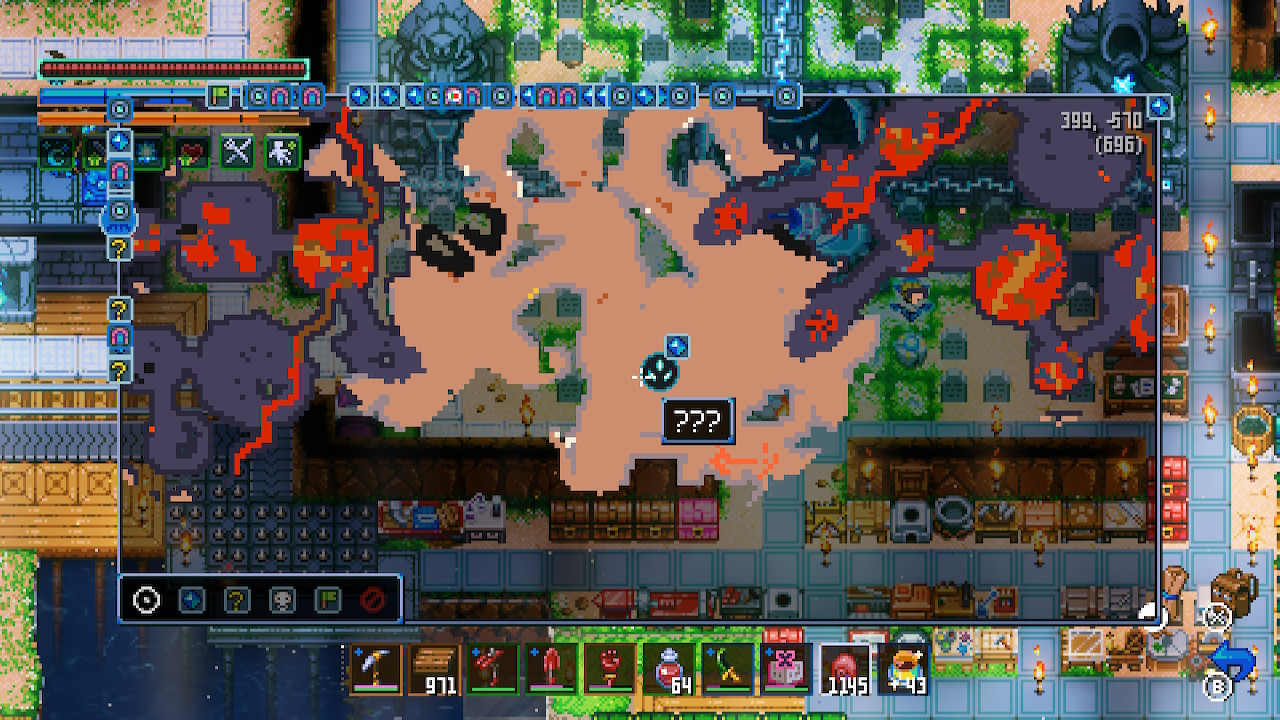Select the red item stack of 1145

pyautogui.click(x=845, y=668)
